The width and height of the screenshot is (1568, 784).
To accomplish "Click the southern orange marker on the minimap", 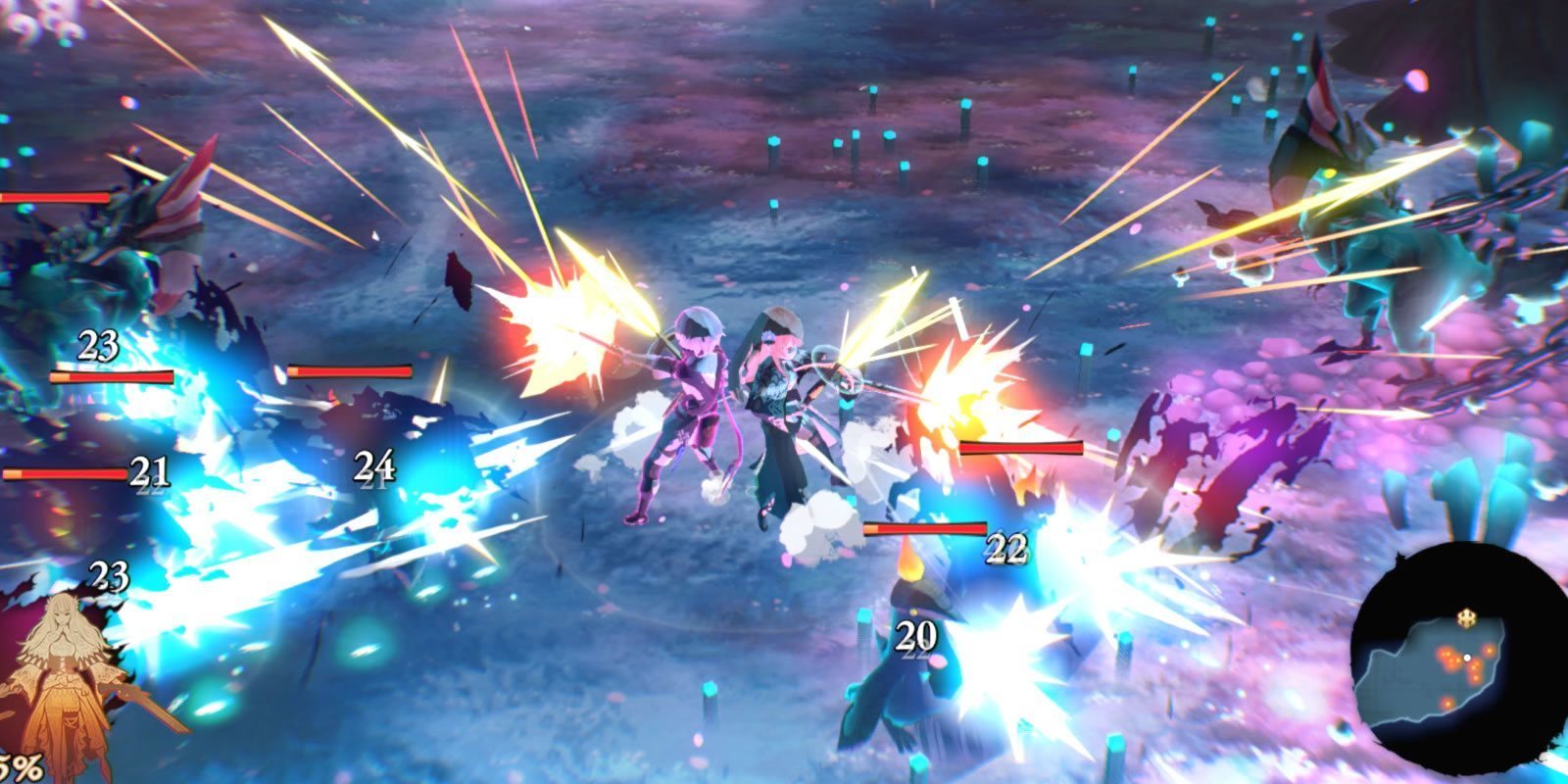I will (x=1446, y=702).
